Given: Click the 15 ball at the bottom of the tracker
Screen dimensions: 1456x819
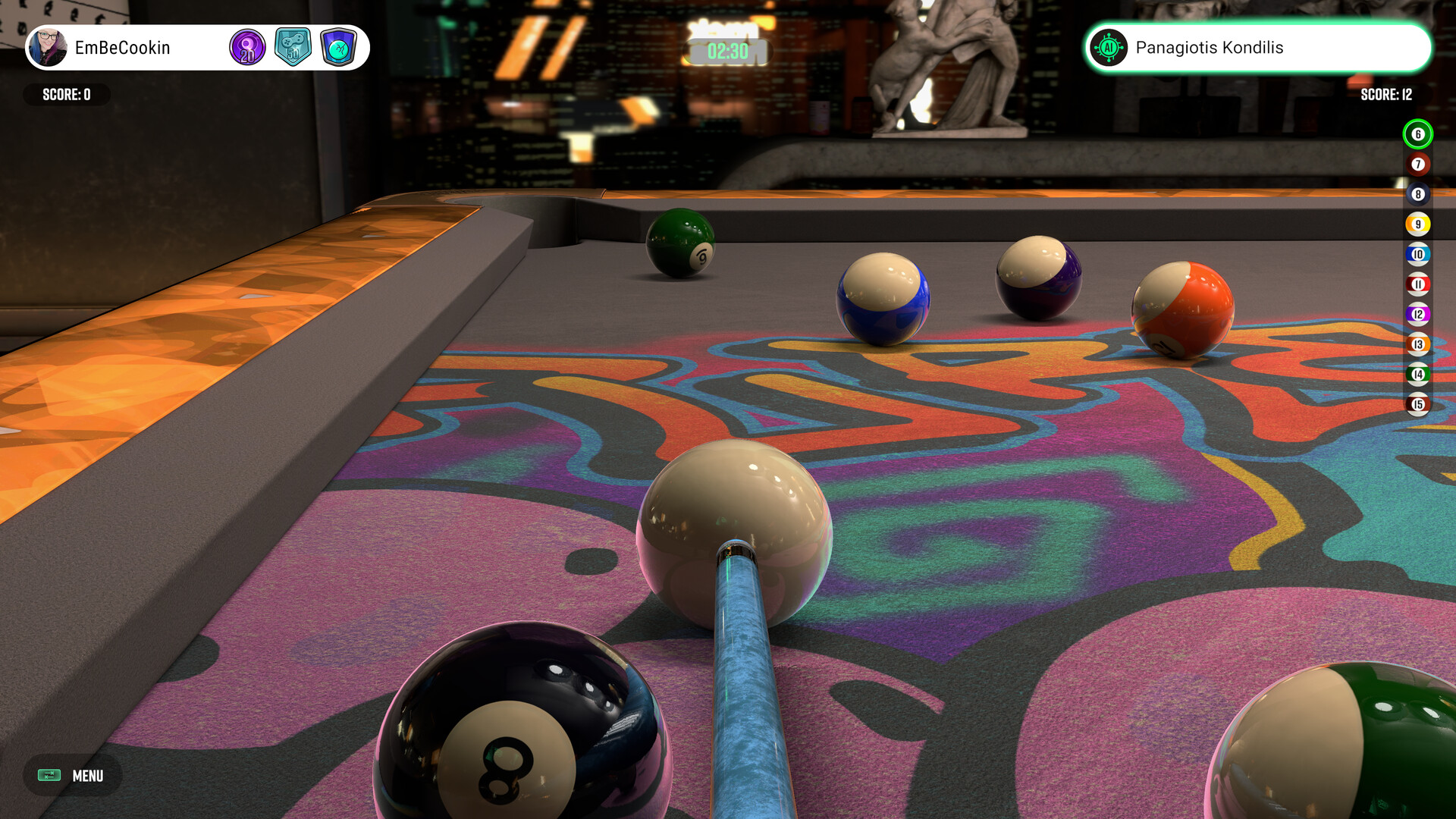Looking at the screenshot, I should tap(1417, 402).
